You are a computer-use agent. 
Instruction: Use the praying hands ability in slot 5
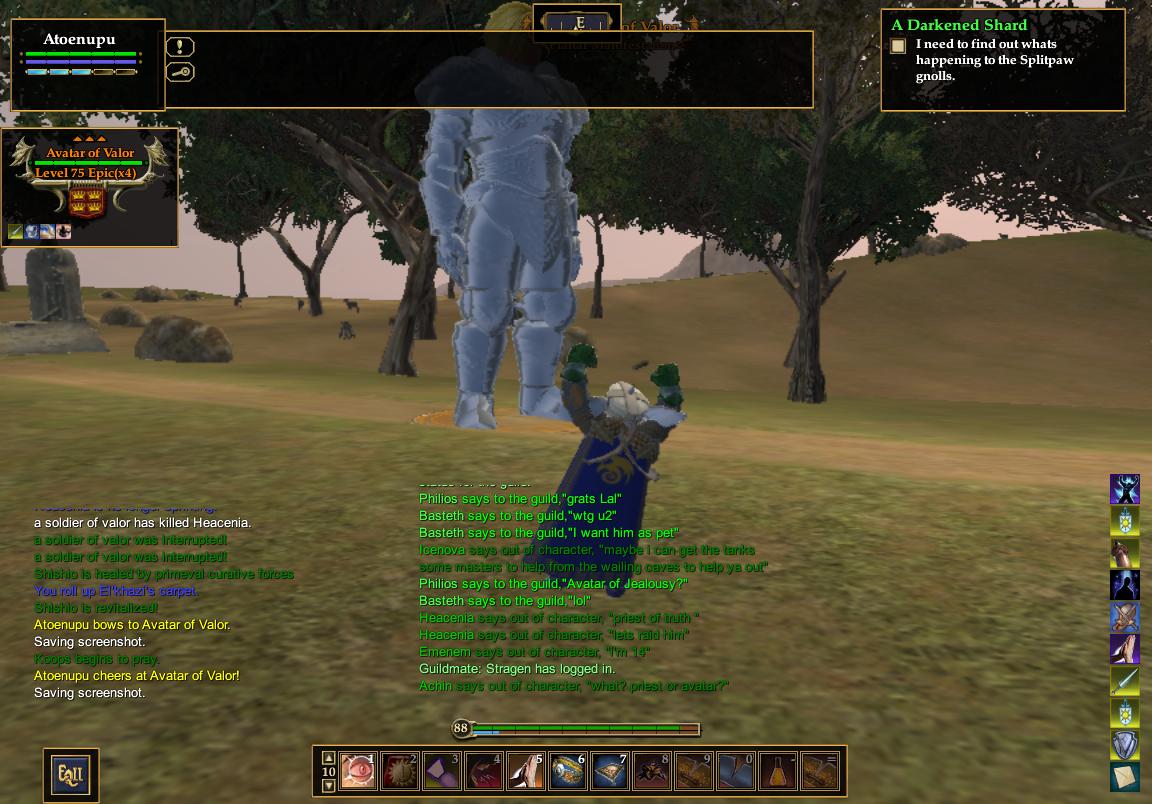click(526, 771)
